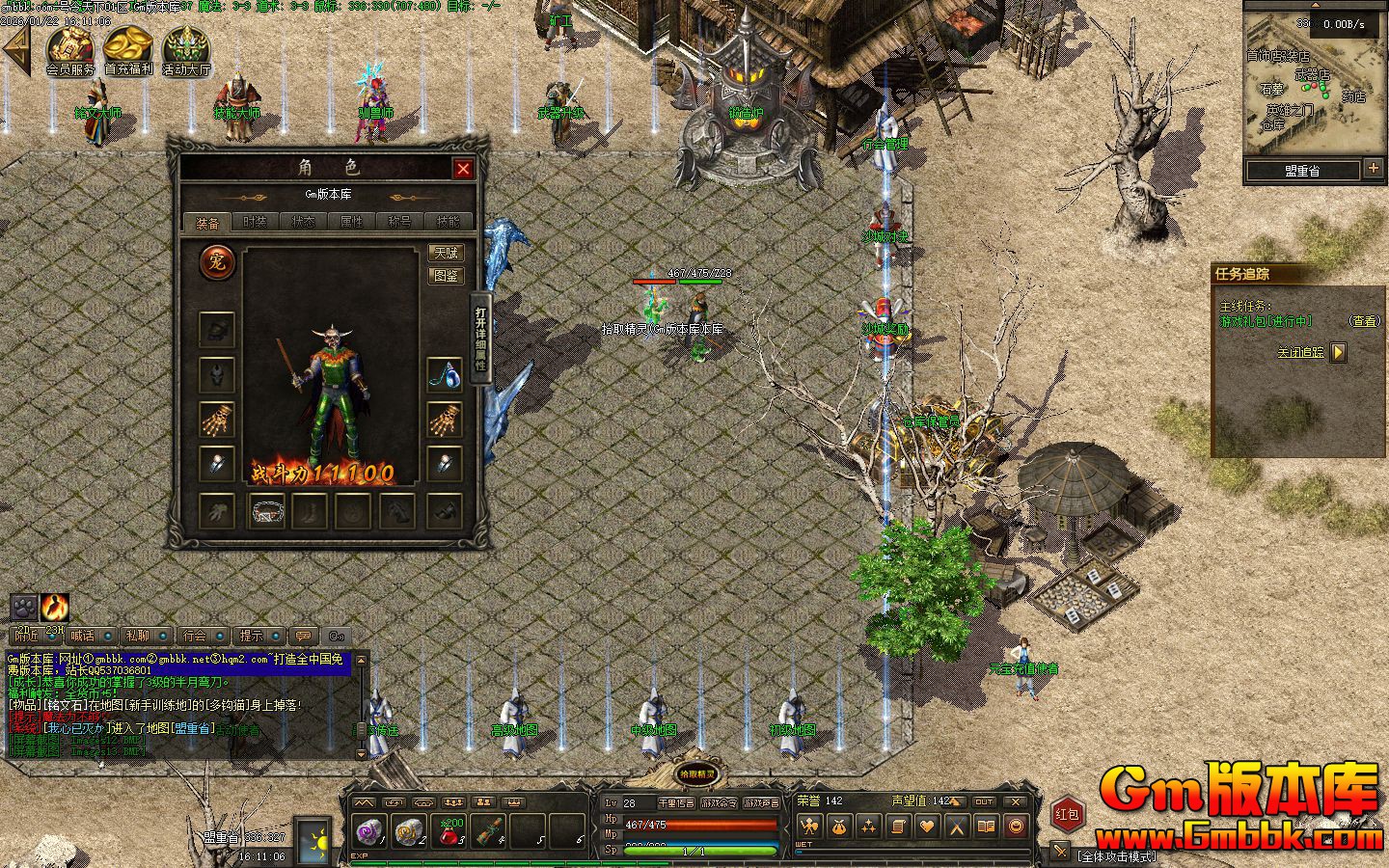The image size is (1389, 868).
Task: Open the 活动大厅 activity hall
Action: [186, 48]
